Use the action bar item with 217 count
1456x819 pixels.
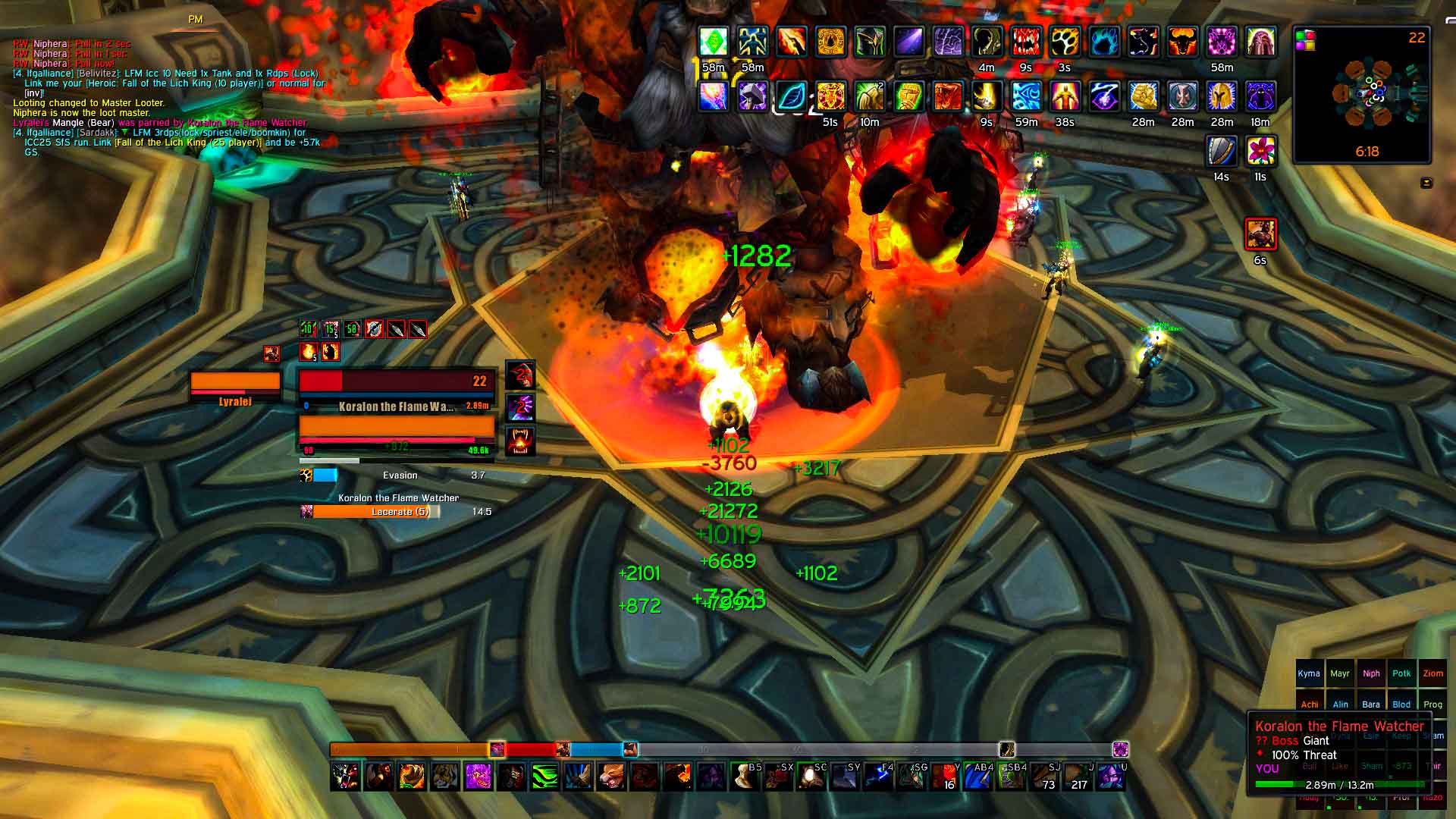coord(1078,776)
